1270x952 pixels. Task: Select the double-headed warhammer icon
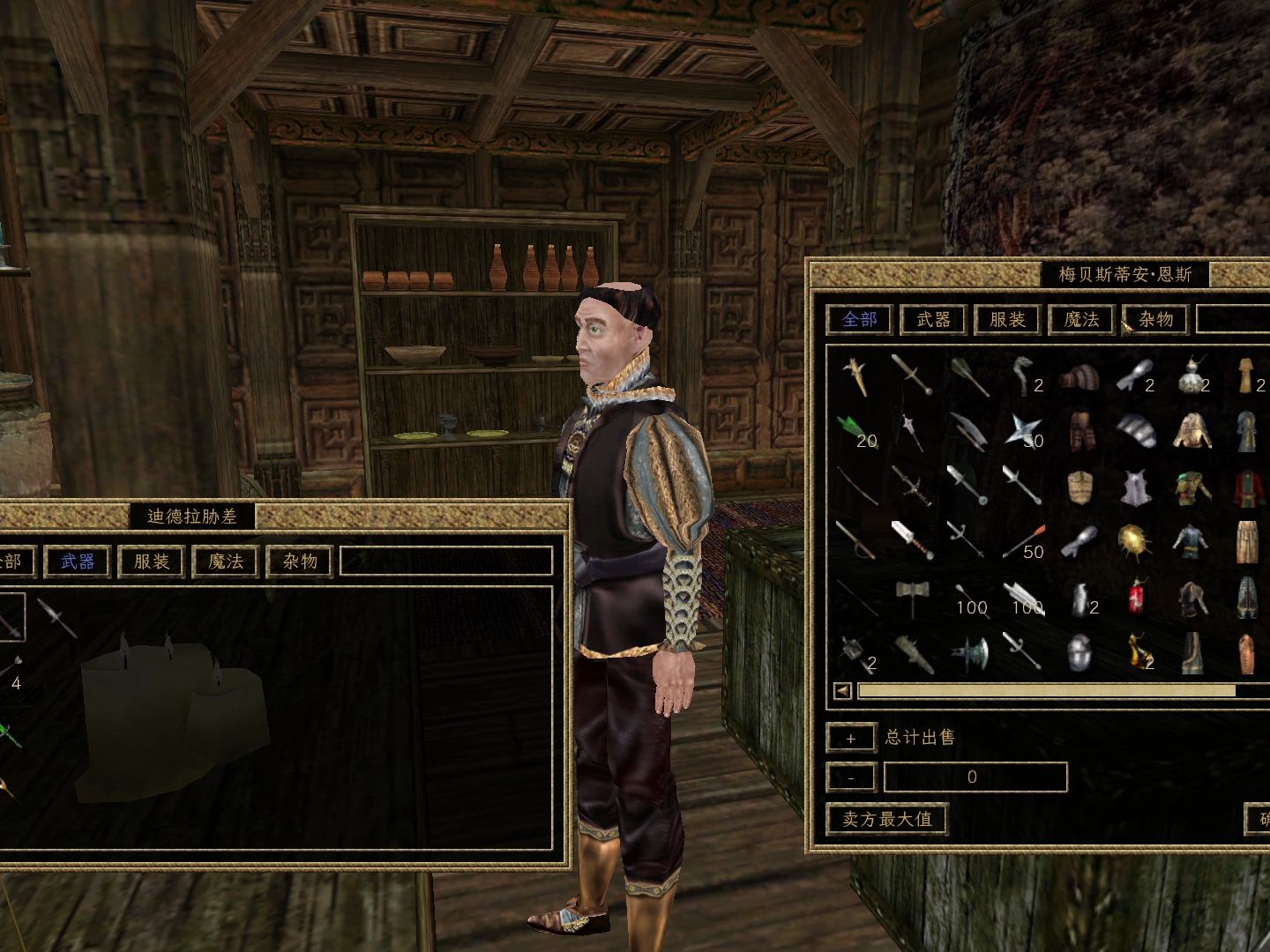[911, 598]
